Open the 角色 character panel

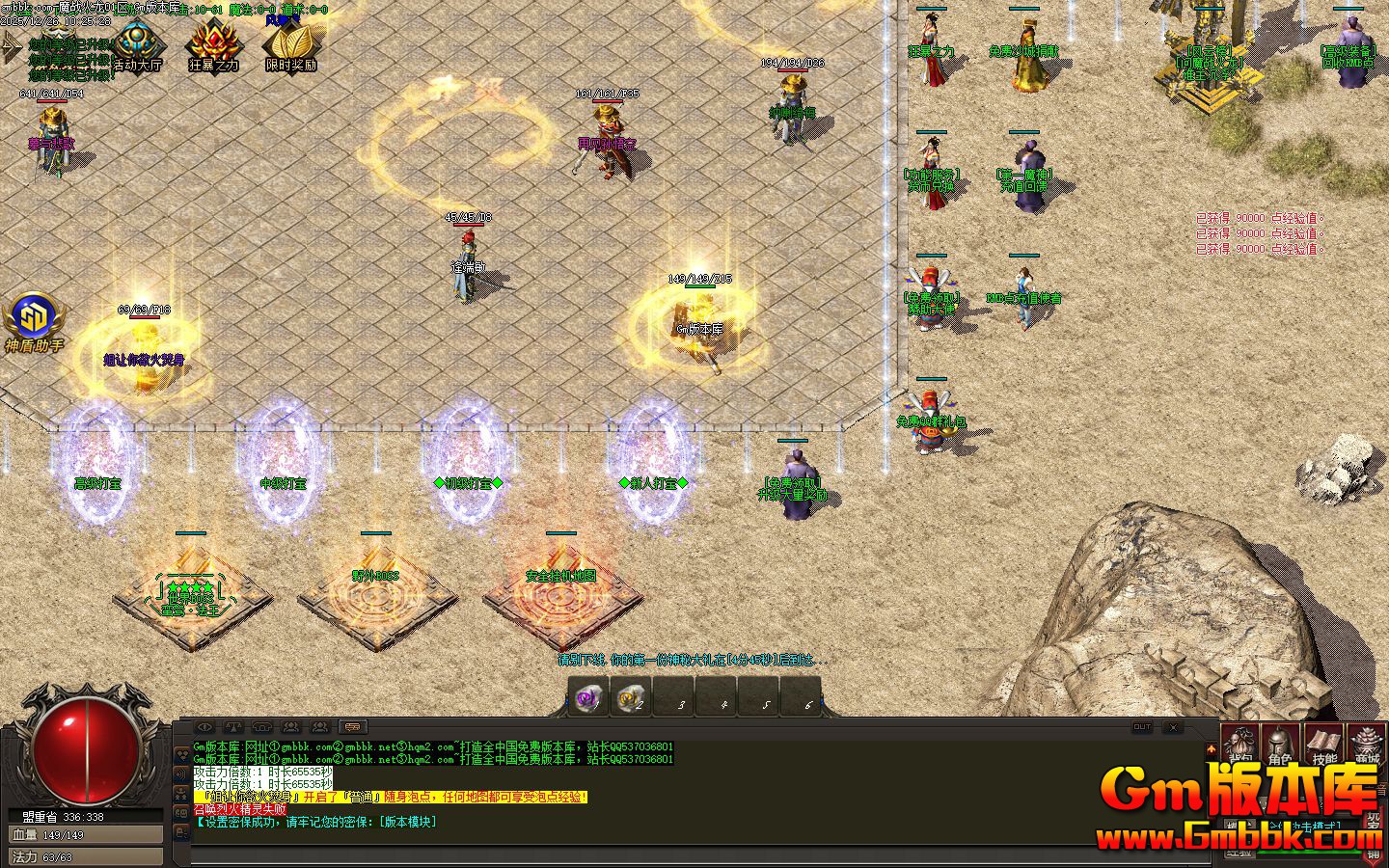(1282, 746)
